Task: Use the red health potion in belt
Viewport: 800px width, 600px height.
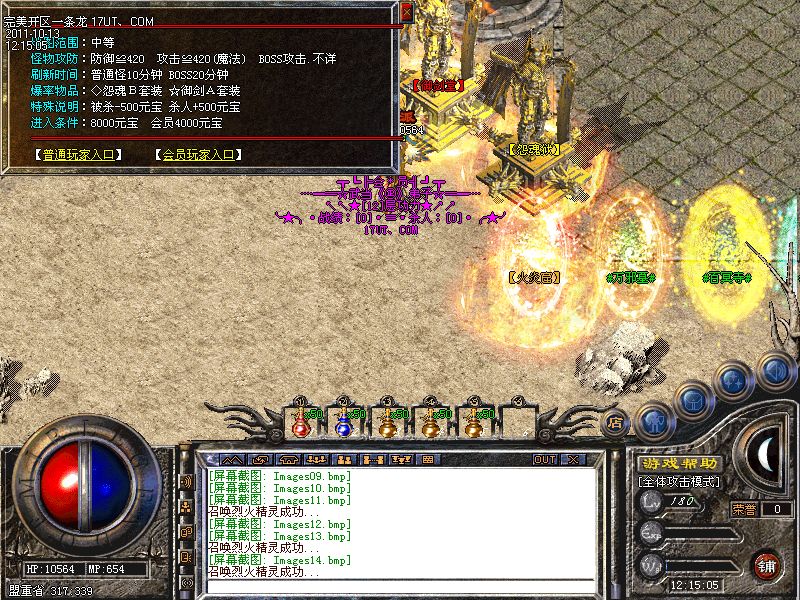Action: (299, 423)
